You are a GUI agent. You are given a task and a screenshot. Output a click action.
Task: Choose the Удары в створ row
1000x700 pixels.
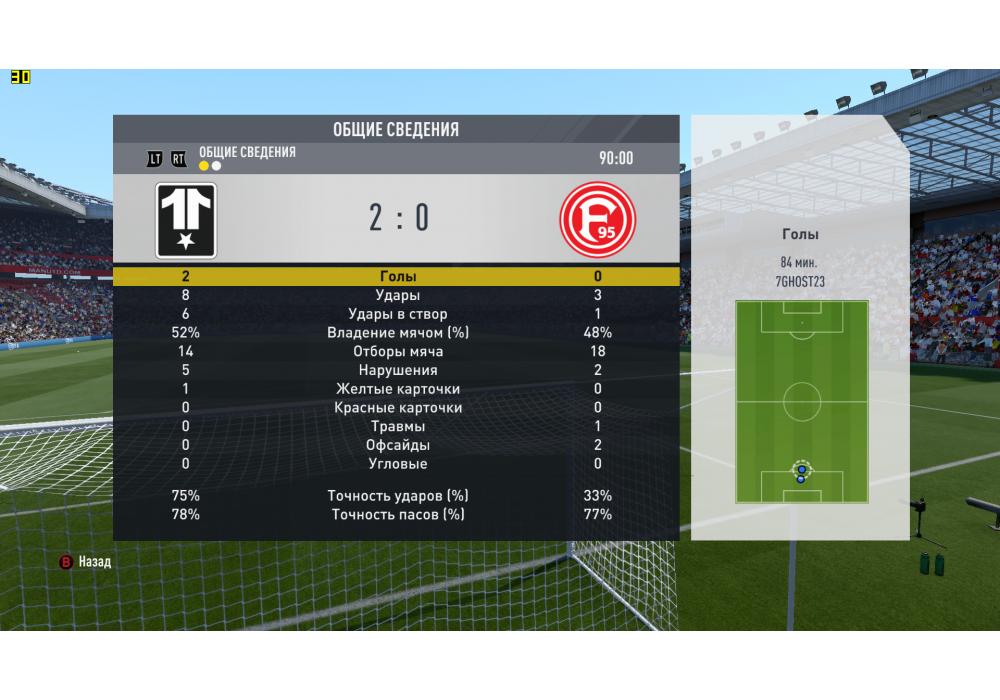(x=397, y=314)
